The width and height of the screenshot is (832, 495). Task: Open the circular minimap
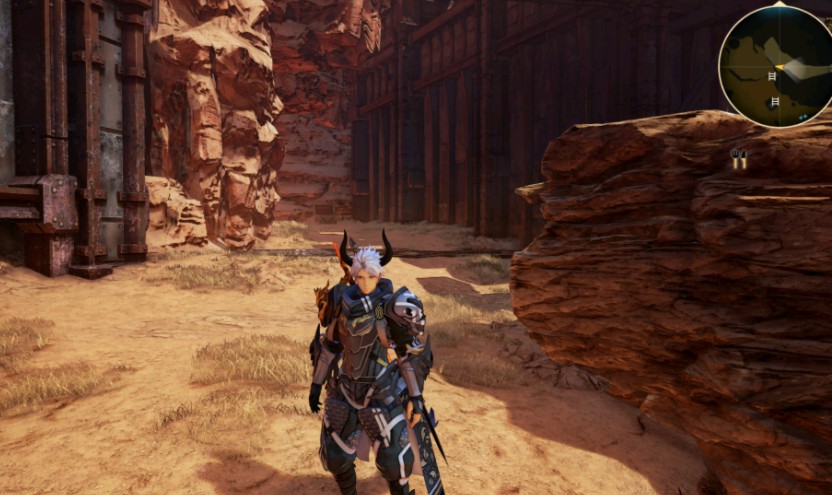[x=778, y=66]
